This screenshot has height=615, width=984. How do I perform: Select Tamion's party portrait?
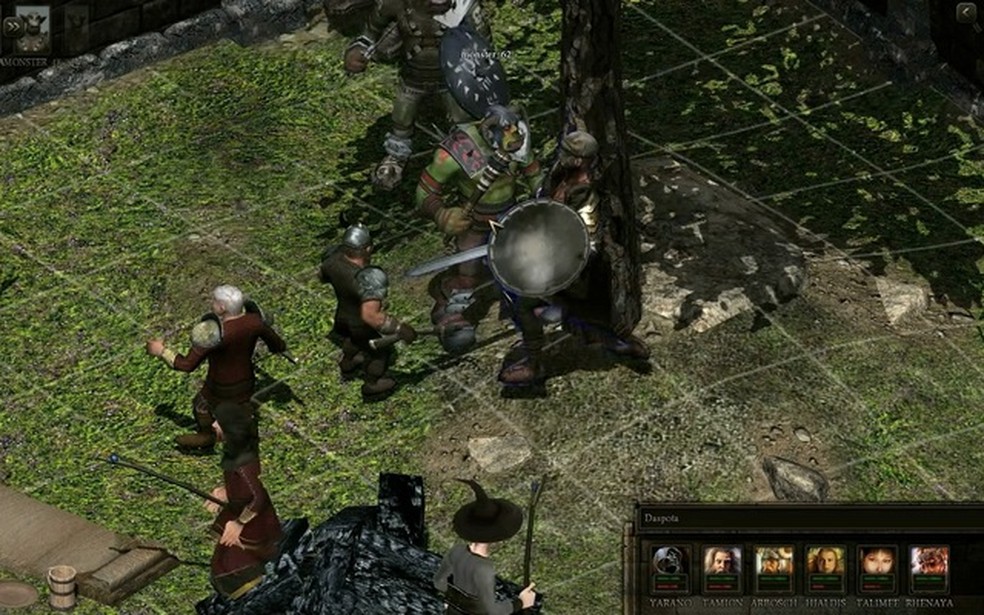coord(721,564)
